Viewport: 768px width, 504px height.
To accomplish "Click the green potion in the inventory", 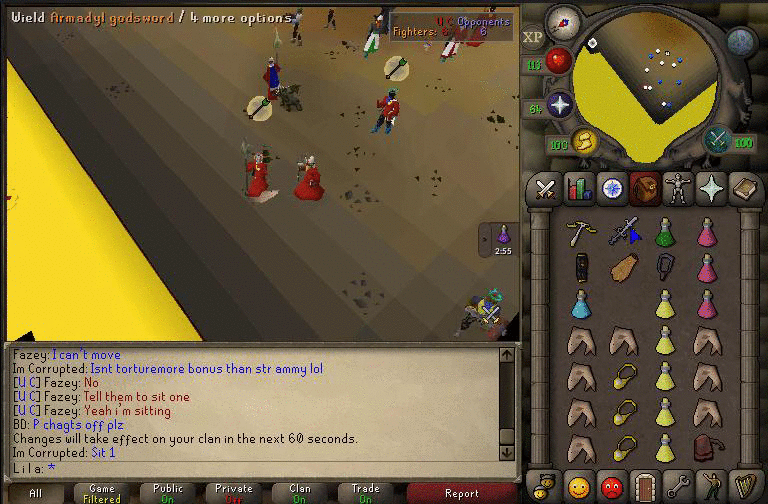I will (664, 232).
